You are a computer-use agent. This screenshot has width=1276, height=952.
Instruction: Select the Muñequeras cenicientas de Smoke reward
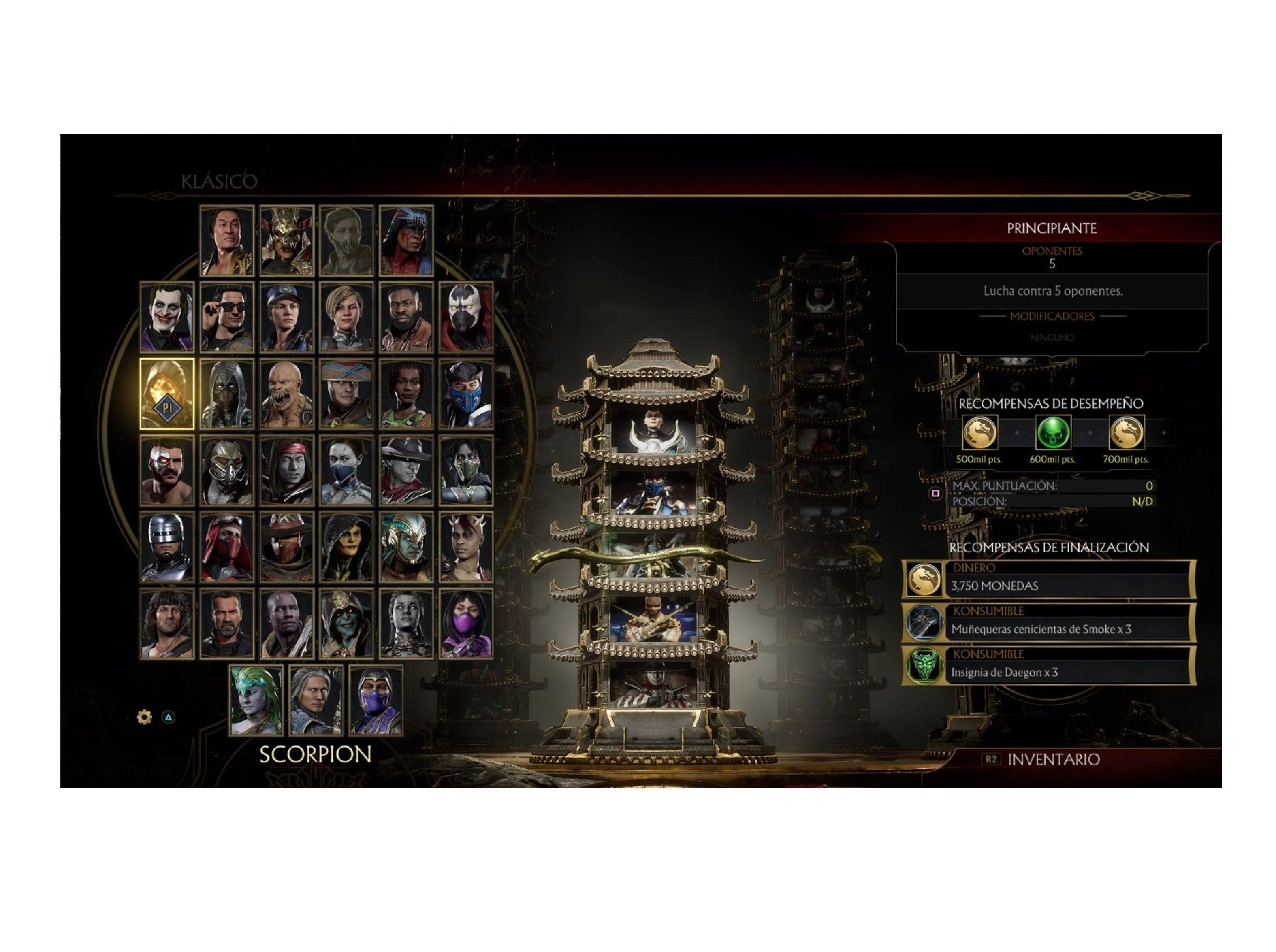(1048, 622)
